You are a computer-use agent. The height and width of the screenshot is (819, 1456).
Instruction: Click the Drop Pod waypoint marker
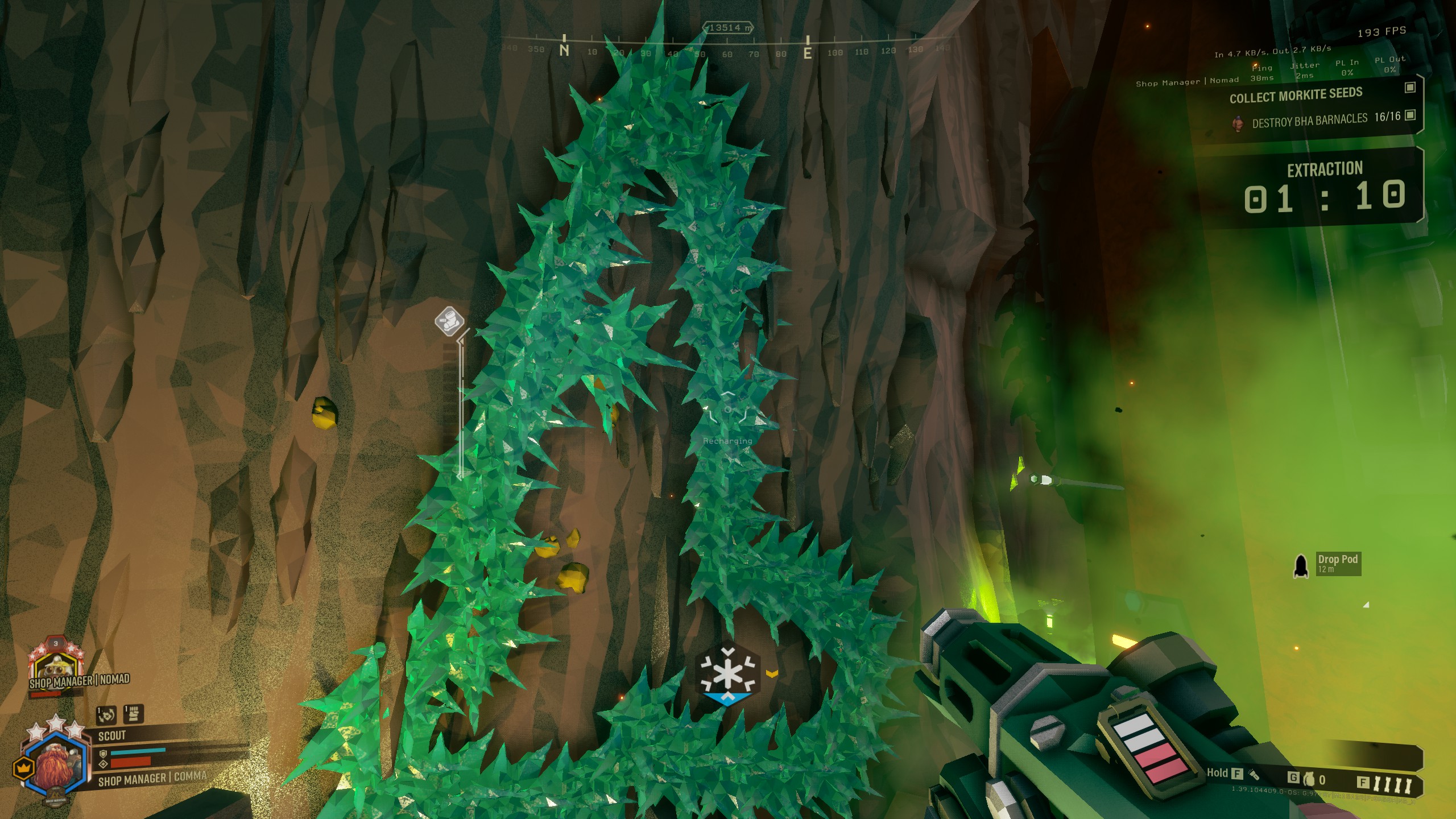[1300, 565]
